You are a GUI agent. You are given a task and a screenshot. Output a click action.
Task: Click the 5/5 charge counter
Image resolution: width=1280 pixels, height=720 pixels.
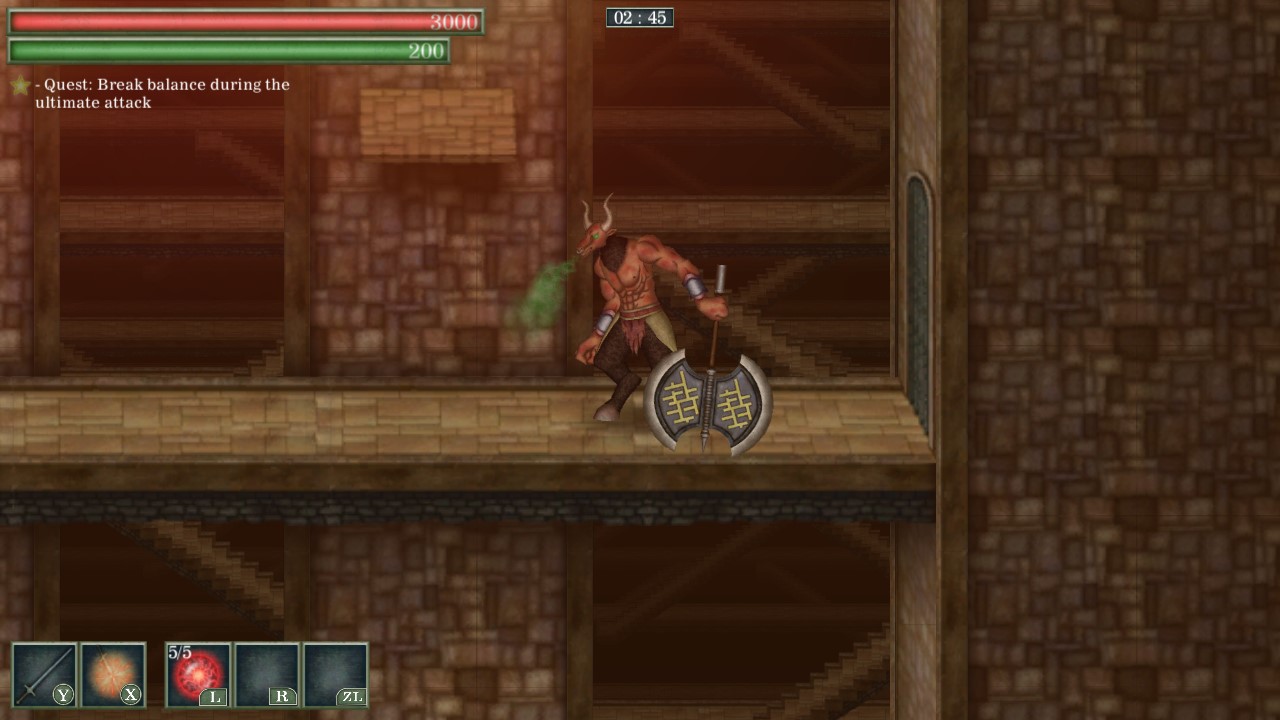click(180, 650)
